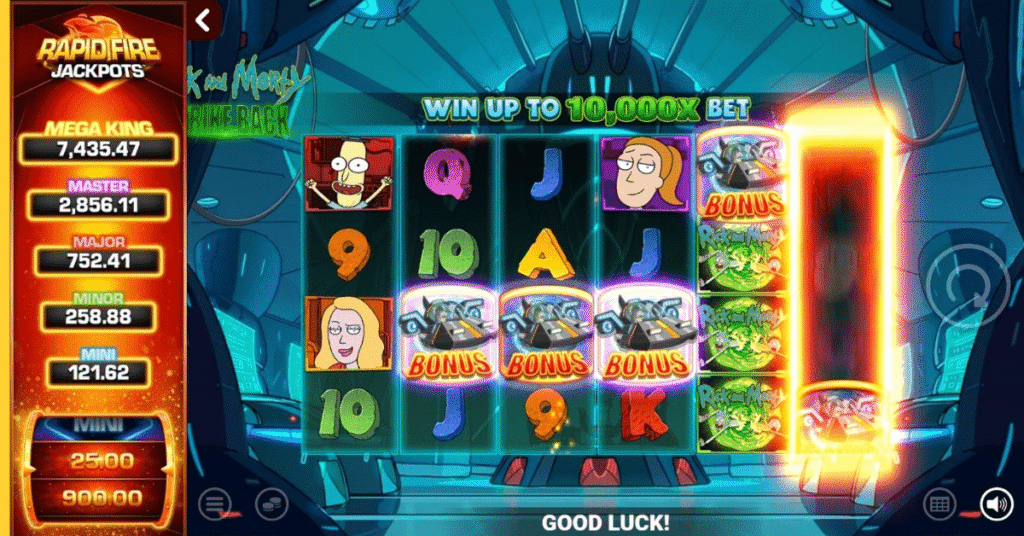Show the paytable grid icon

click(x=937, y=503)
